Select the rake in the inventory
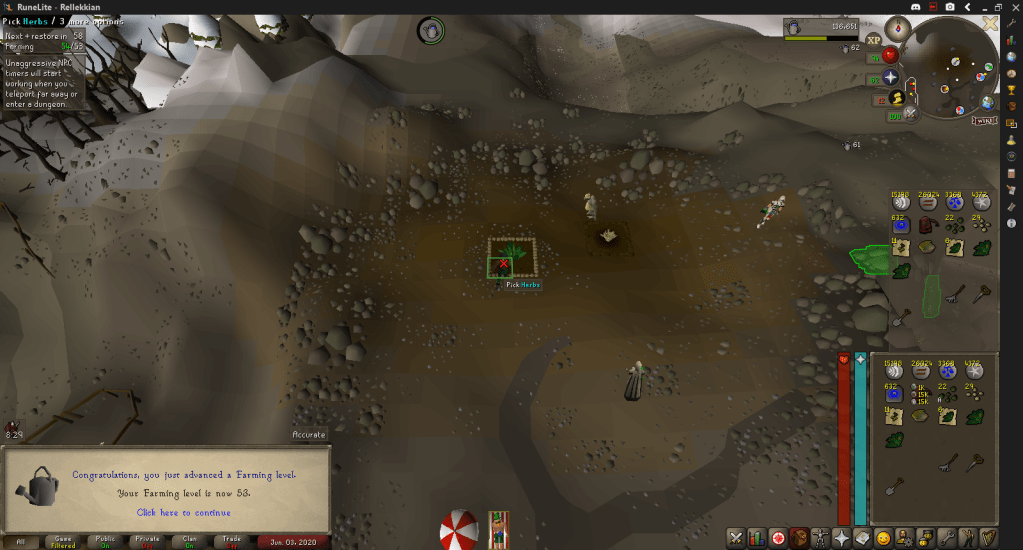Screen dimensions: 1023x550 pyautogui.click(x=946, y=463)
